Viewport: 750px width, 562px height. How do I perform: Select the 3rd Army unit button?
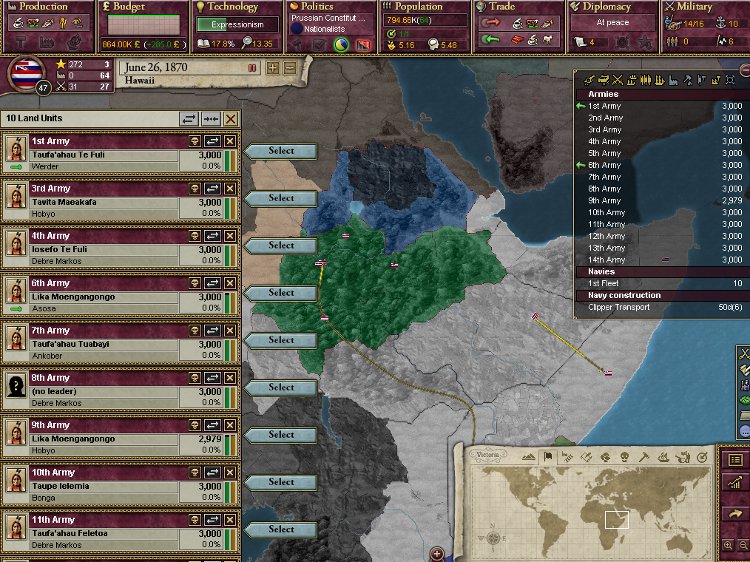pos(281,198)
